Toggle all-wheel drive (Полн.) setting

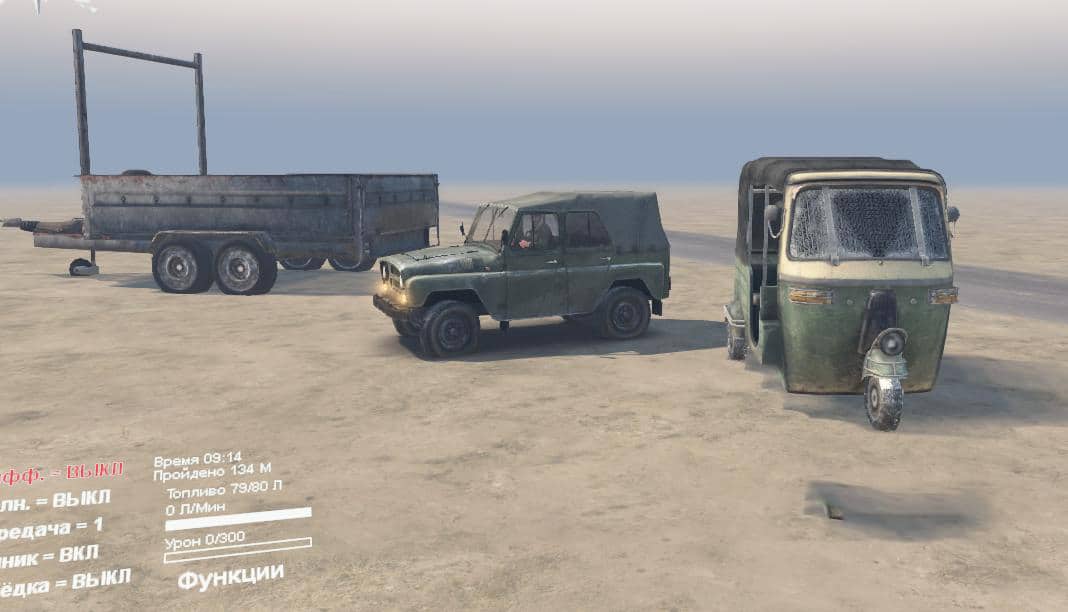(x=56, y=500)
